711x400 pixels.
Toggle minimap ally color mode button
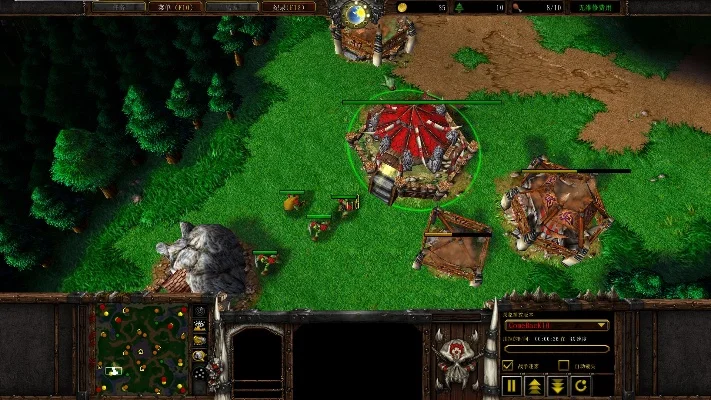click(200, 341)
